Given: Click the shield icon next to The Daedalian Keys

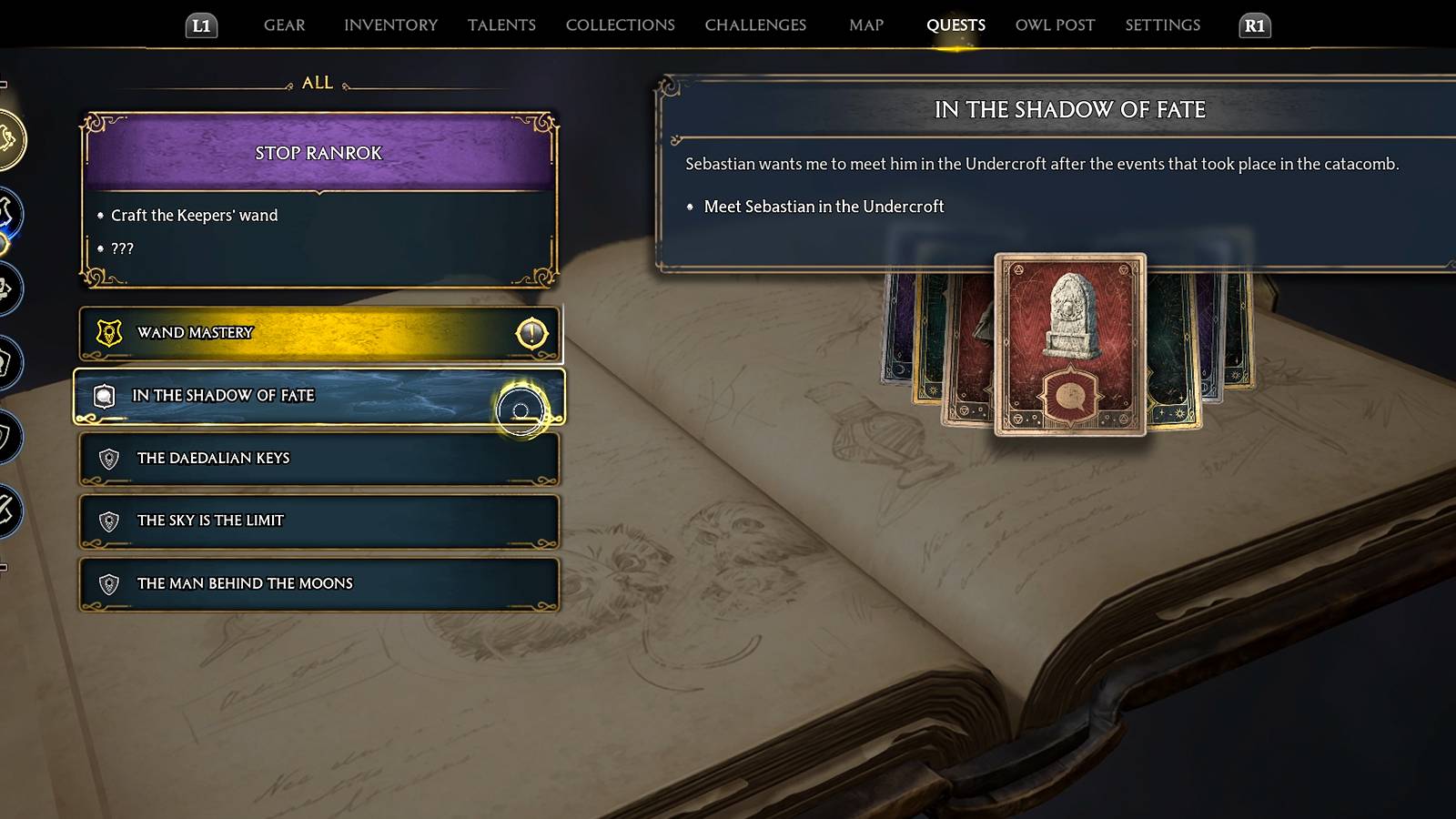Looking at the screenshot, I should click(x=106, y=458).
